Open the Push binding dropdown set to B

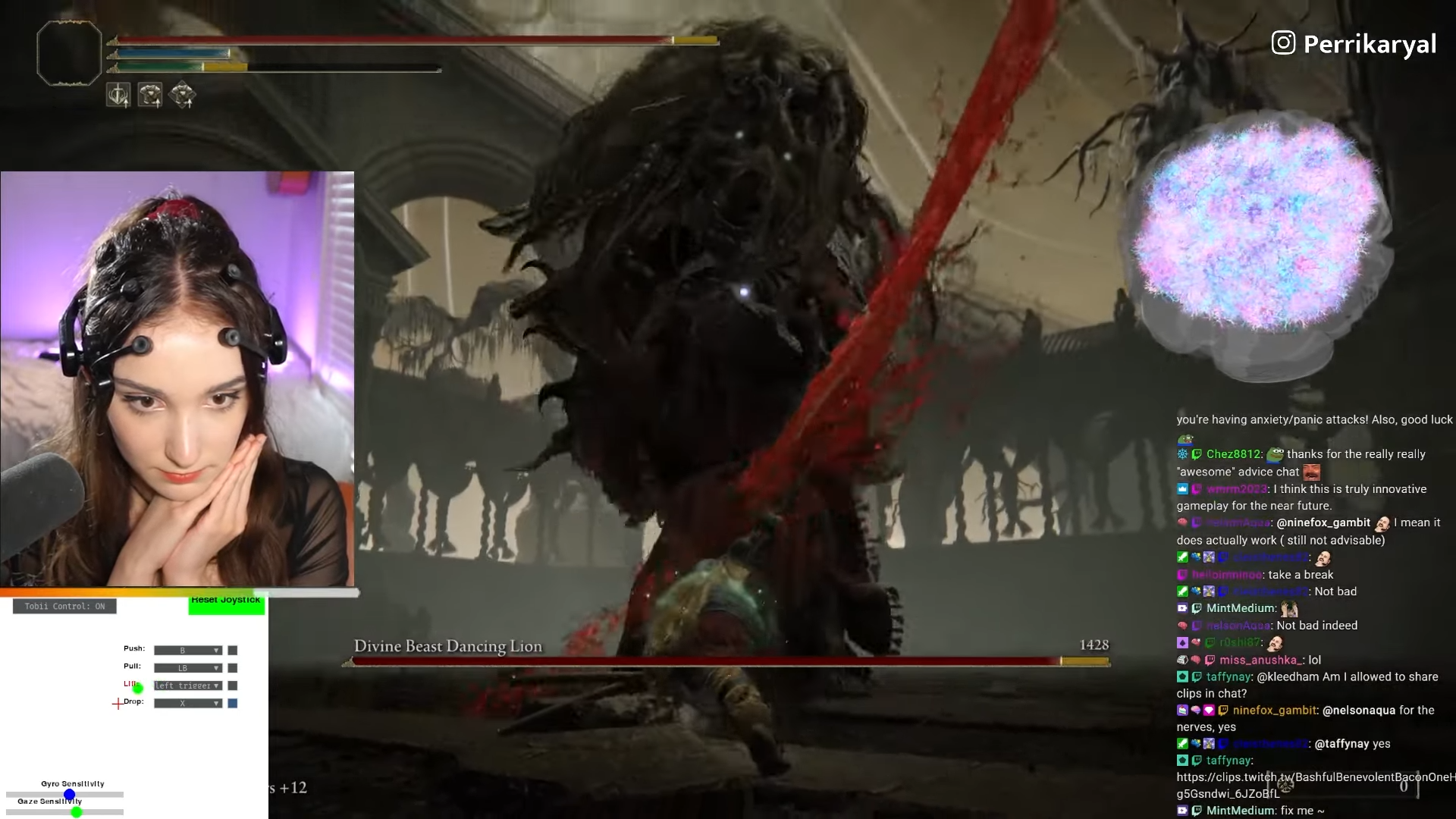(188, 651)
